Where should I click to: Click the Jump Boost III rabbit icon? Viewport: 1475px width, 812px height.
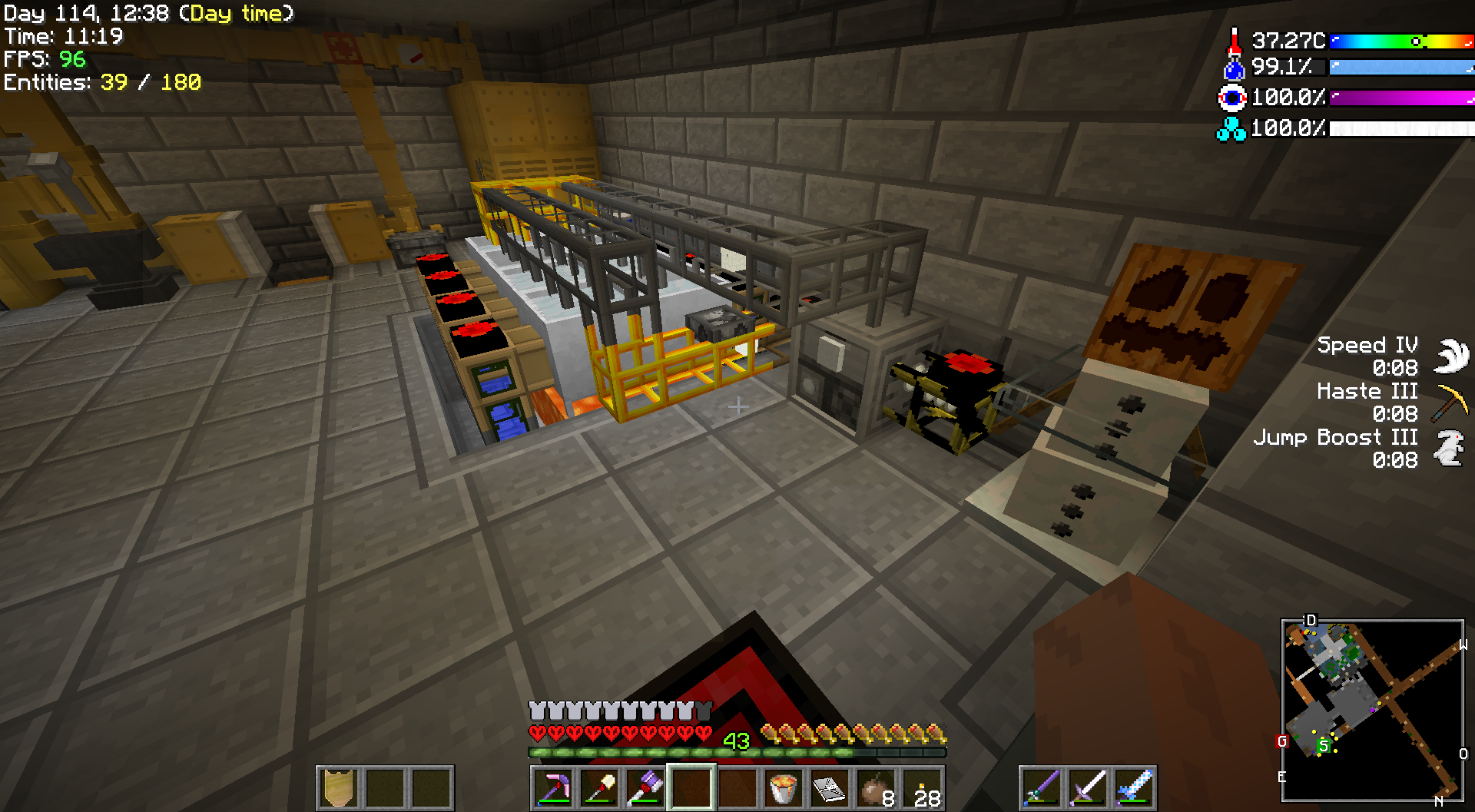coord(1450,448)
